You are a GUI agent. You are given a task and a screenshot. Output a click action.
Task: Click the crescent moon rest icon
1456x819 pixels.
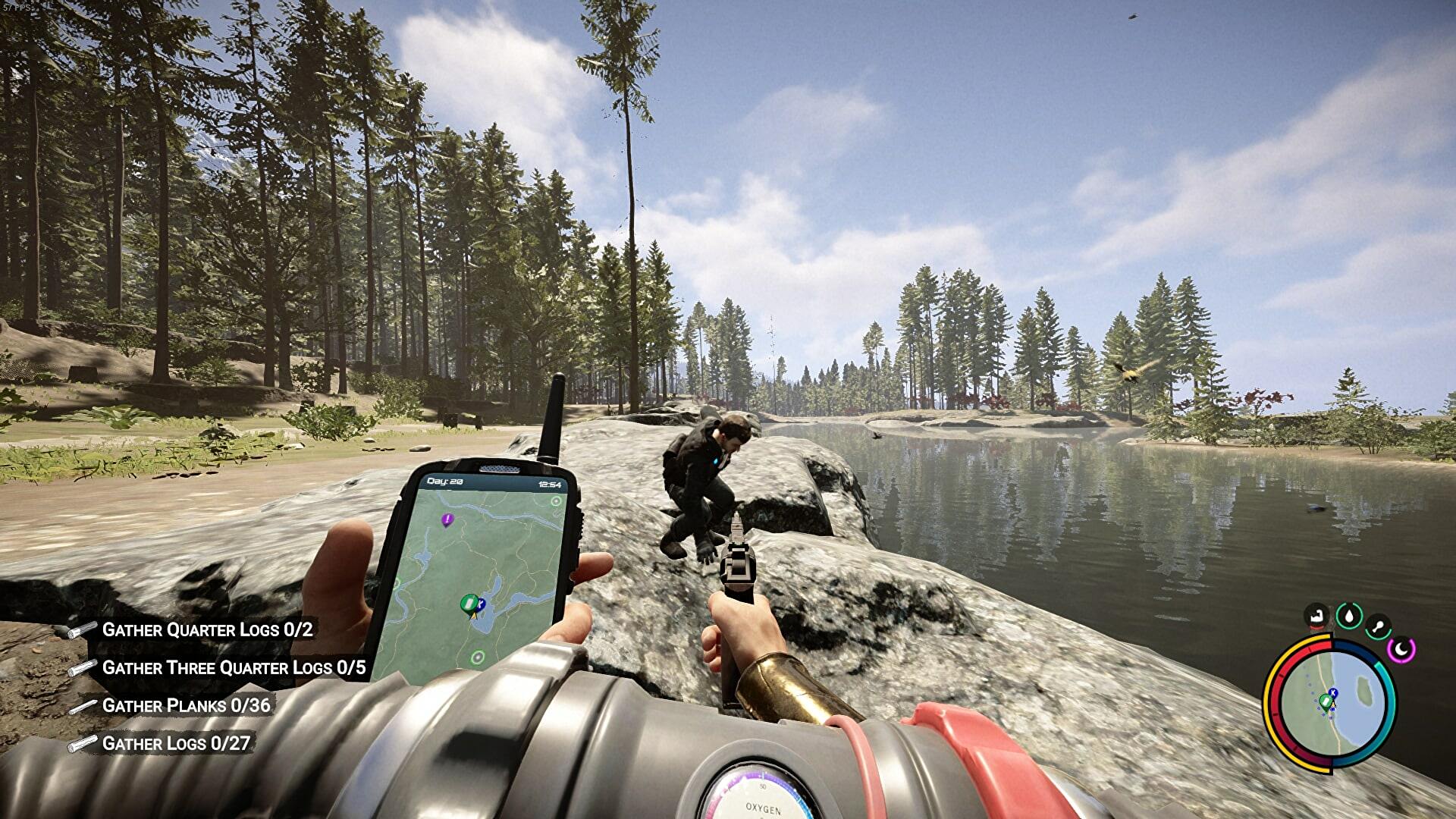click(1401, 649)
